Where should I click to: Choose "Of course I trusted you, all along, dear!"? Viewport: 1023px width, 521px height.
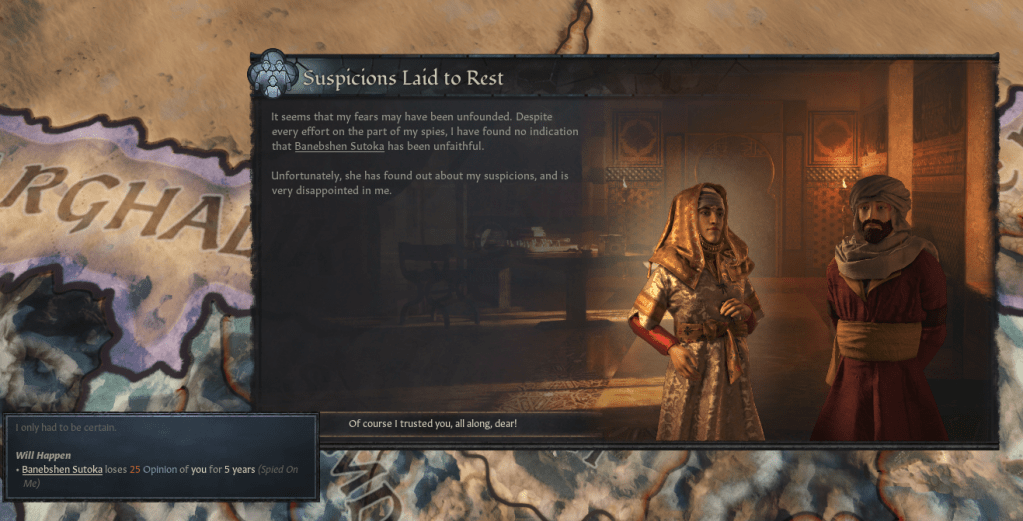pos(432,424)
